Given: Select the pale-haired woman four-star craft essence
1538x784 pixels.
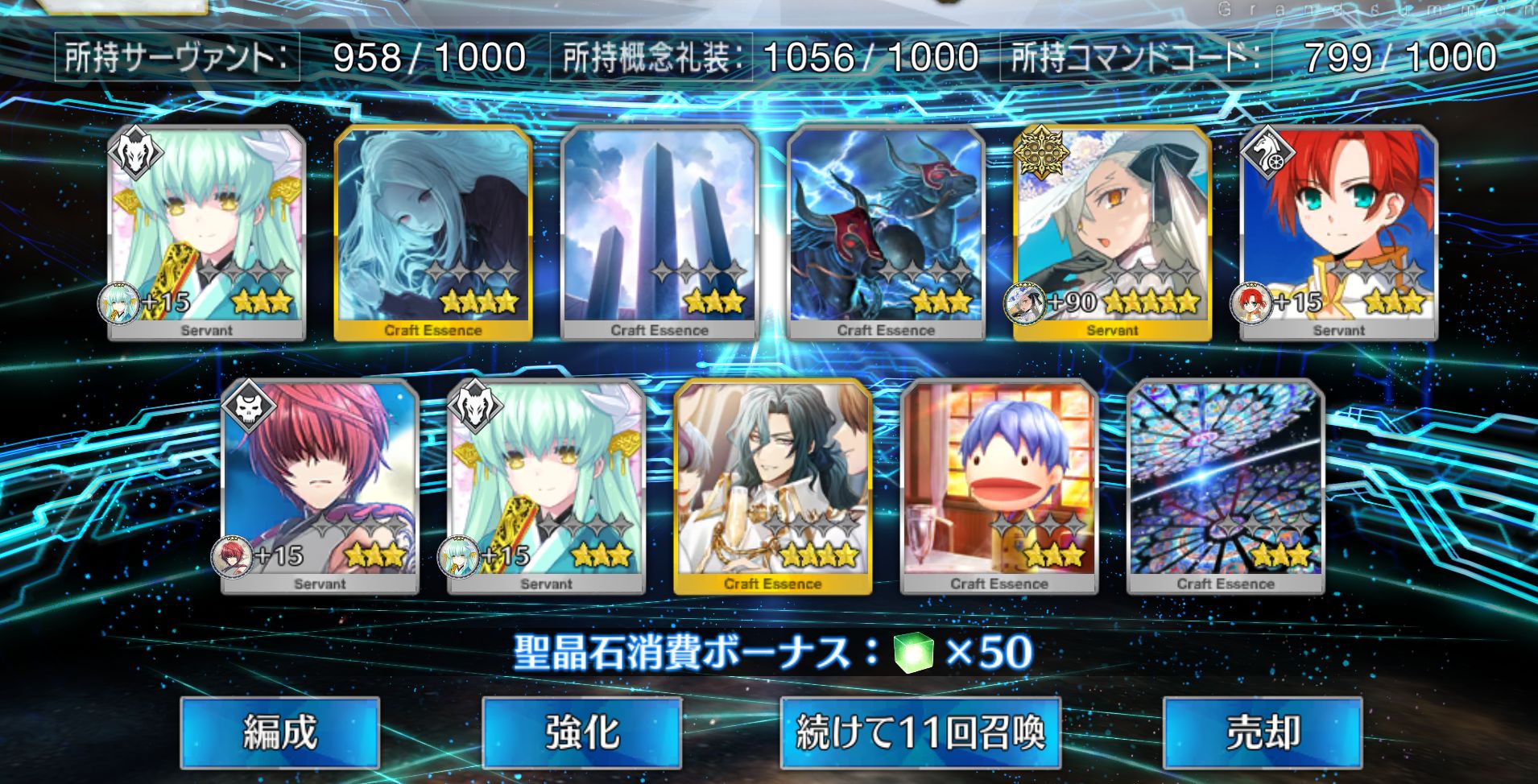Looking at the screenshot, I should [x=433, y=233].
